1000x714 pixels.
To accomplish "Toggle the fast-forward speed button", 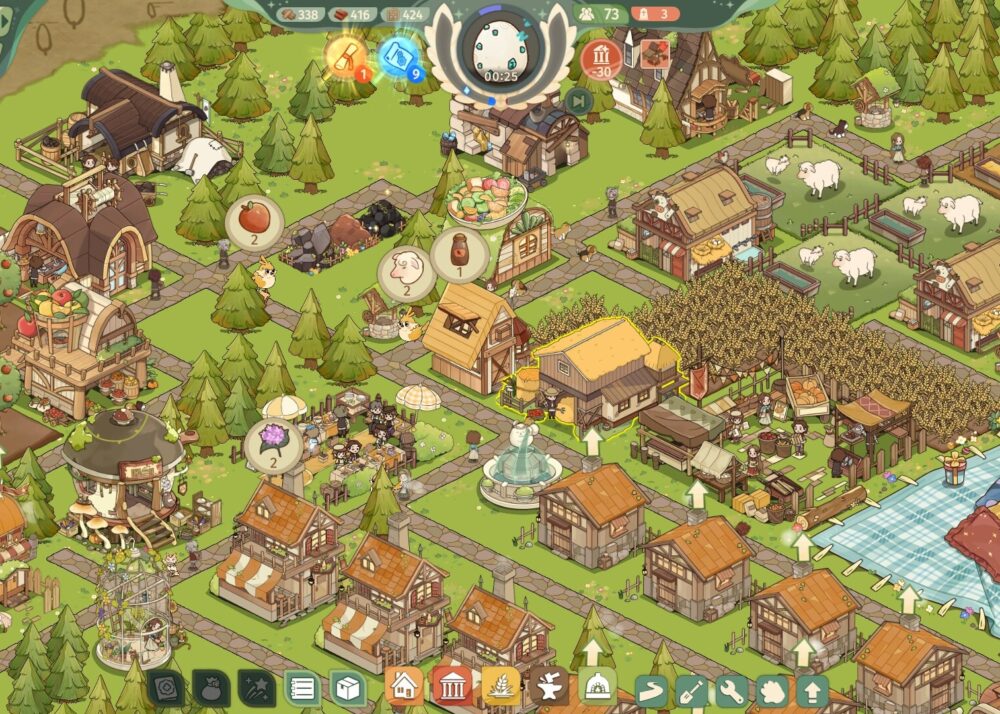I will pos(578,100).
